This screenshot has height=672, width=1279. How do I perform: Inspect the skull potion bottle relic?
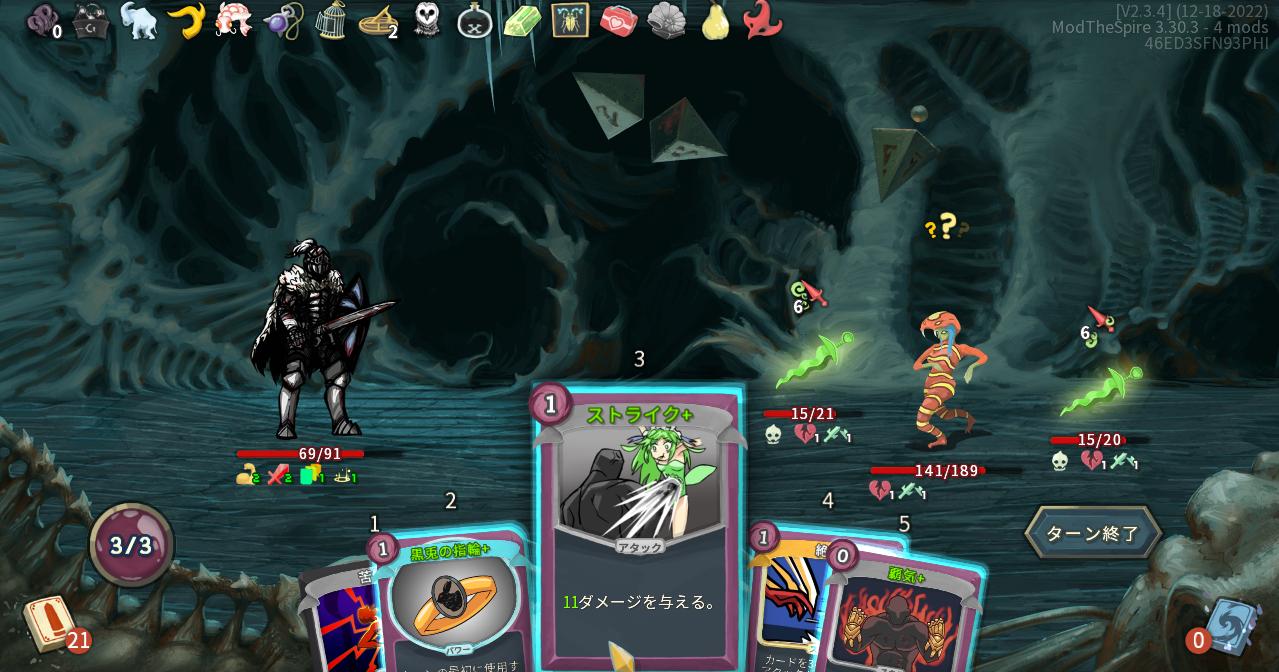click(475, 20)
